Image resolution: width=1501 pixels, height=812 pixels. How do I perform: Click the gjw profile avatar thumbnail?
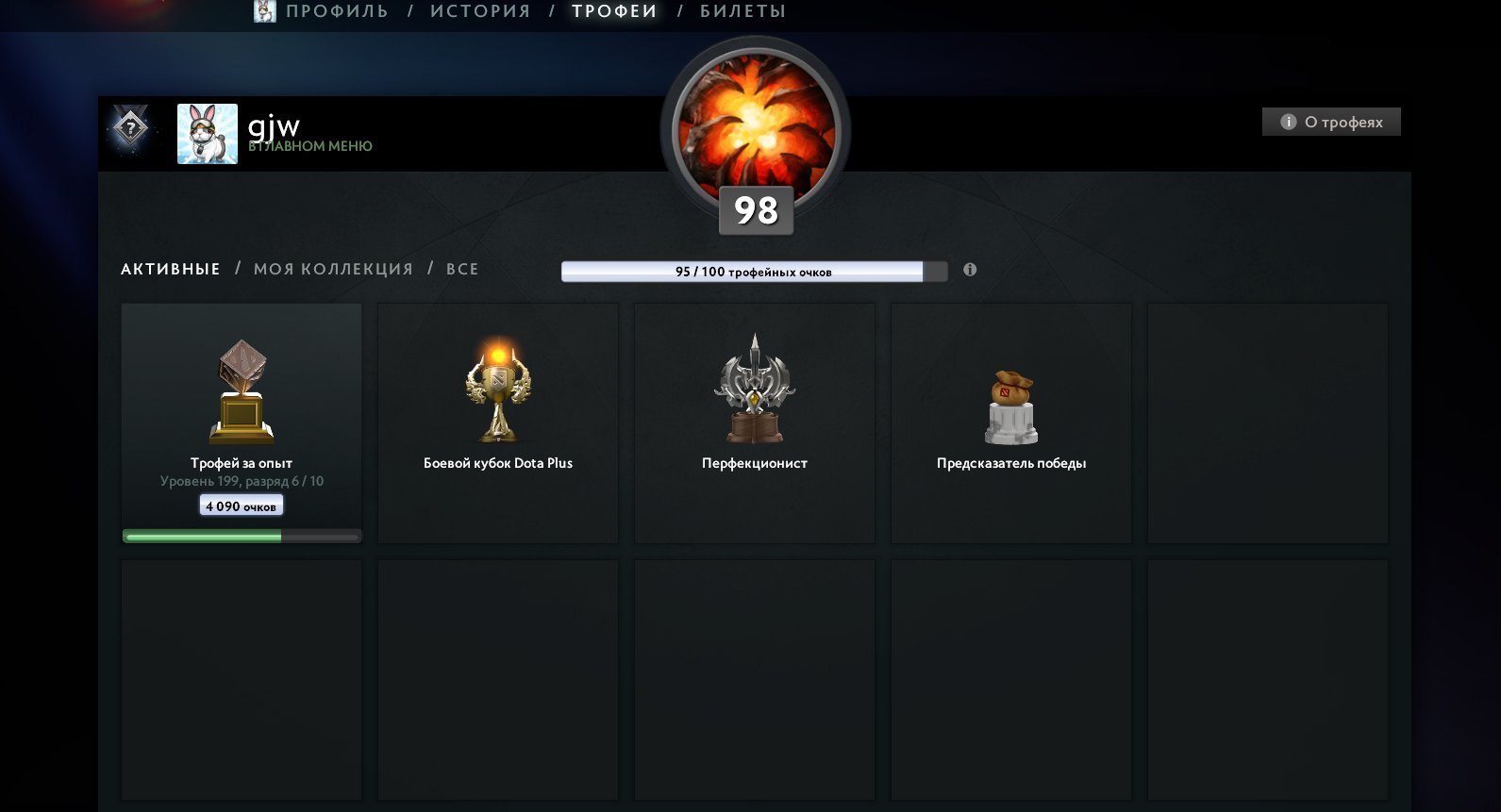pos(206,133)
